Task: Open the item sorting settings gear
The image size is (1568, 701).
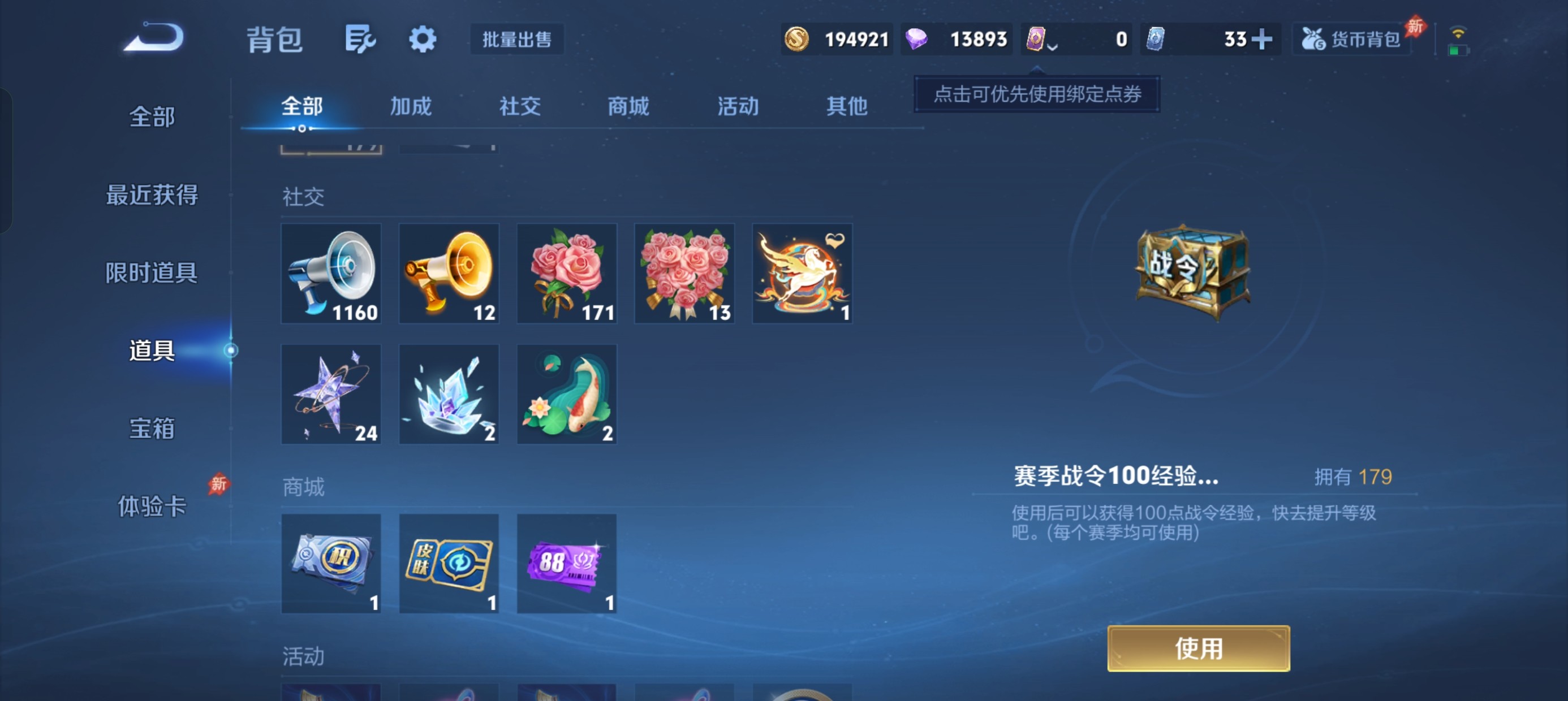Action: click(x=423, y=38)
